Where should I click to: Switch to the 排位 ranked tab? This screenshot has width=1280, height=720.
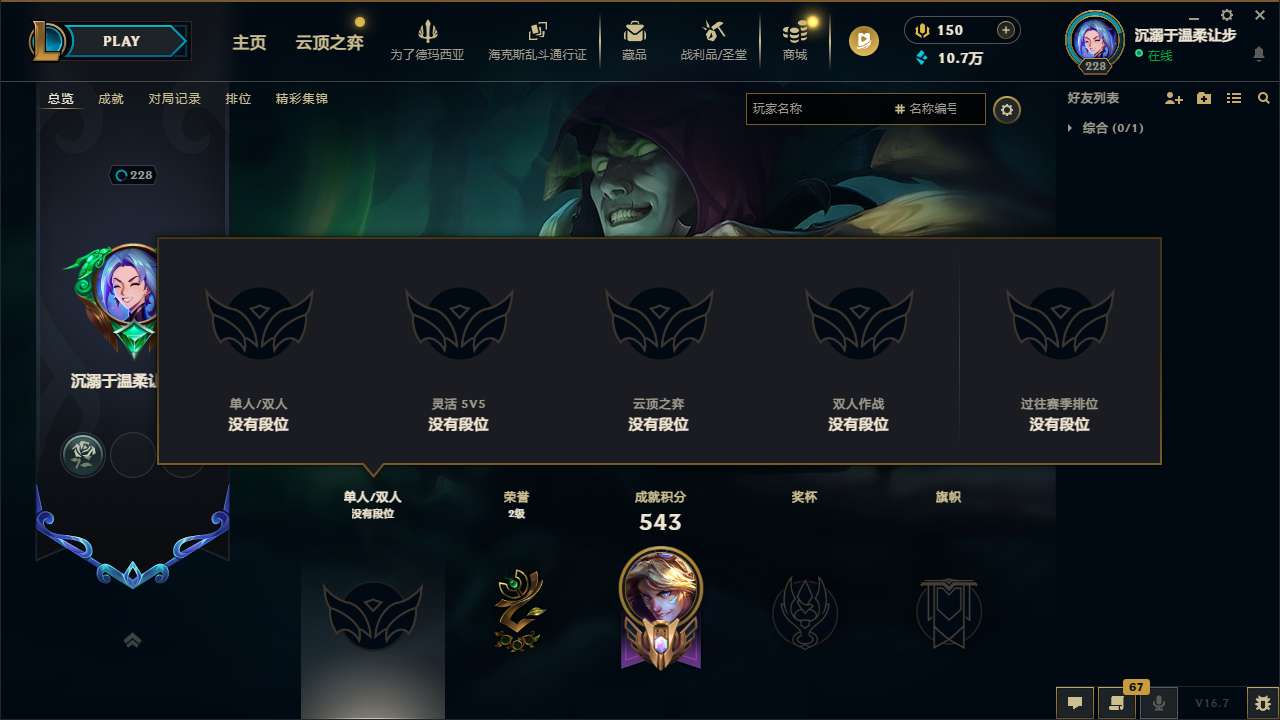tap(238, 99)
